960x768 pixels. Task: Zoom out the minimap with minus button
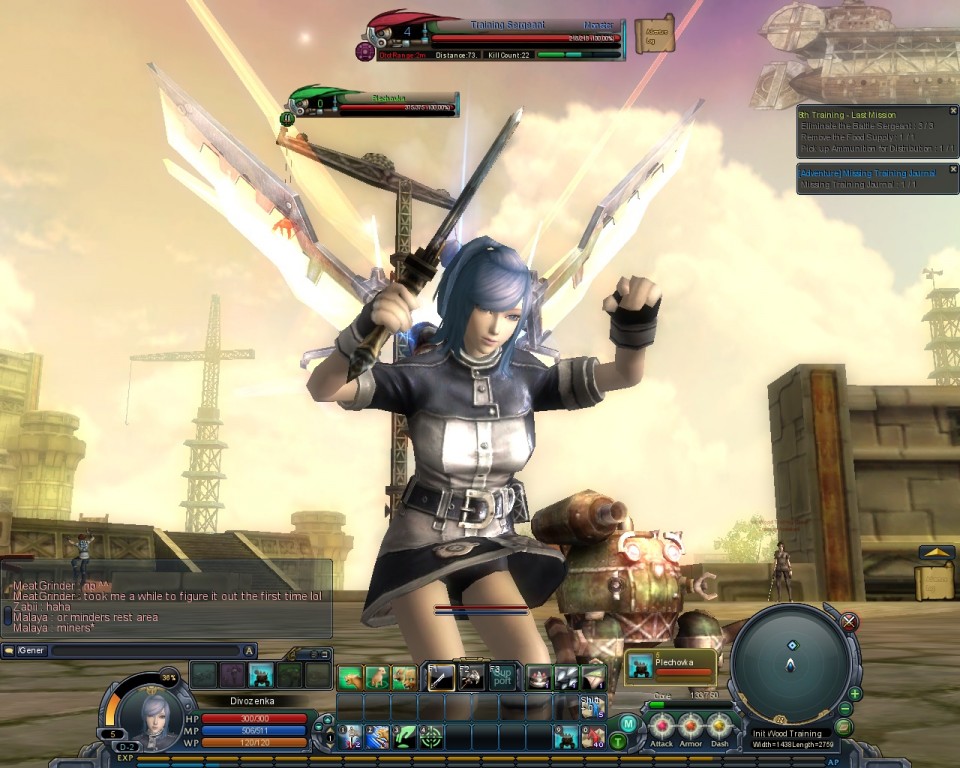(x=846, y=708)
